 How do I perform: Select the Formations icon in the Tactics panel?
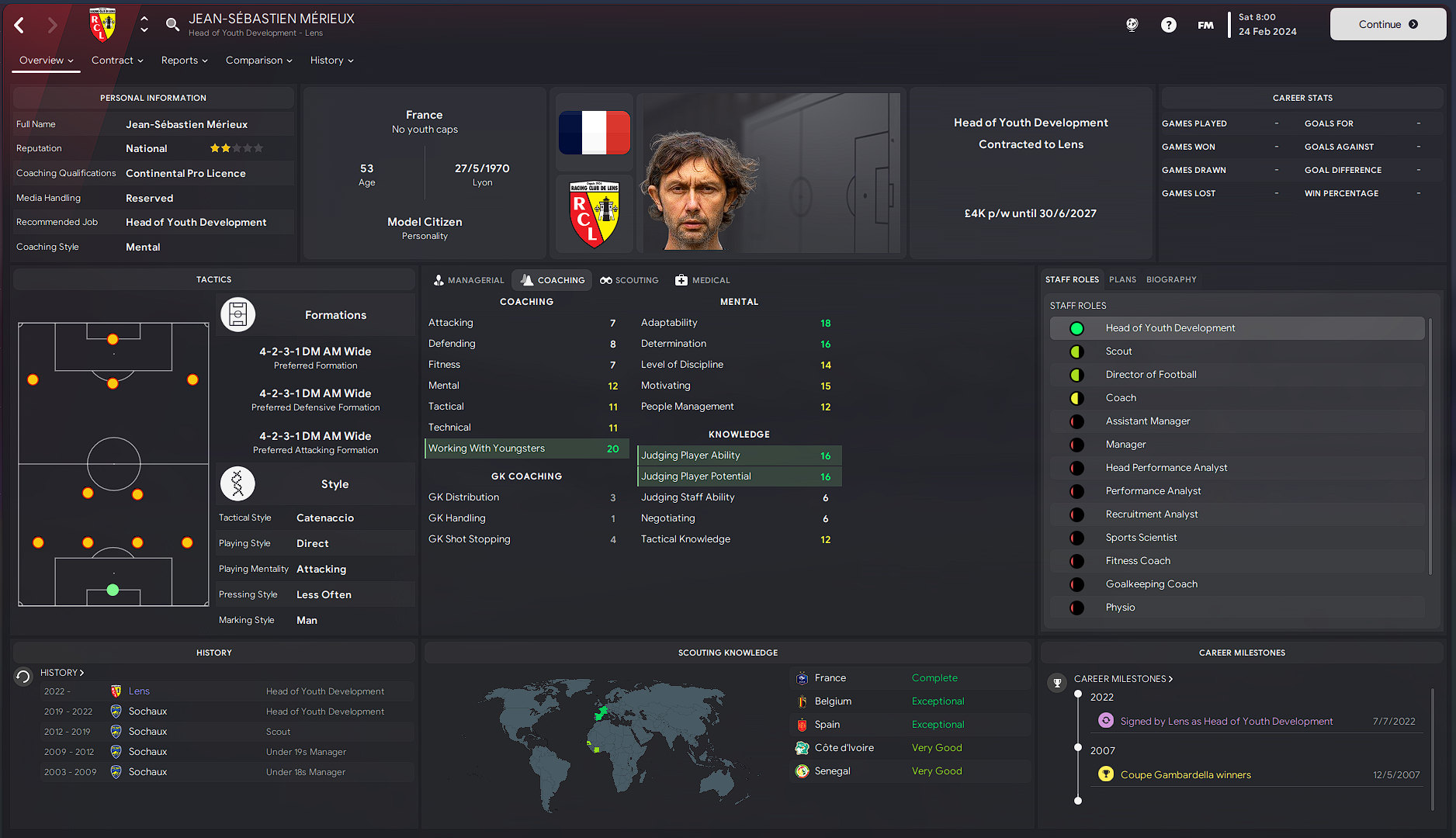pyautogui.click(x=237, y=314)
